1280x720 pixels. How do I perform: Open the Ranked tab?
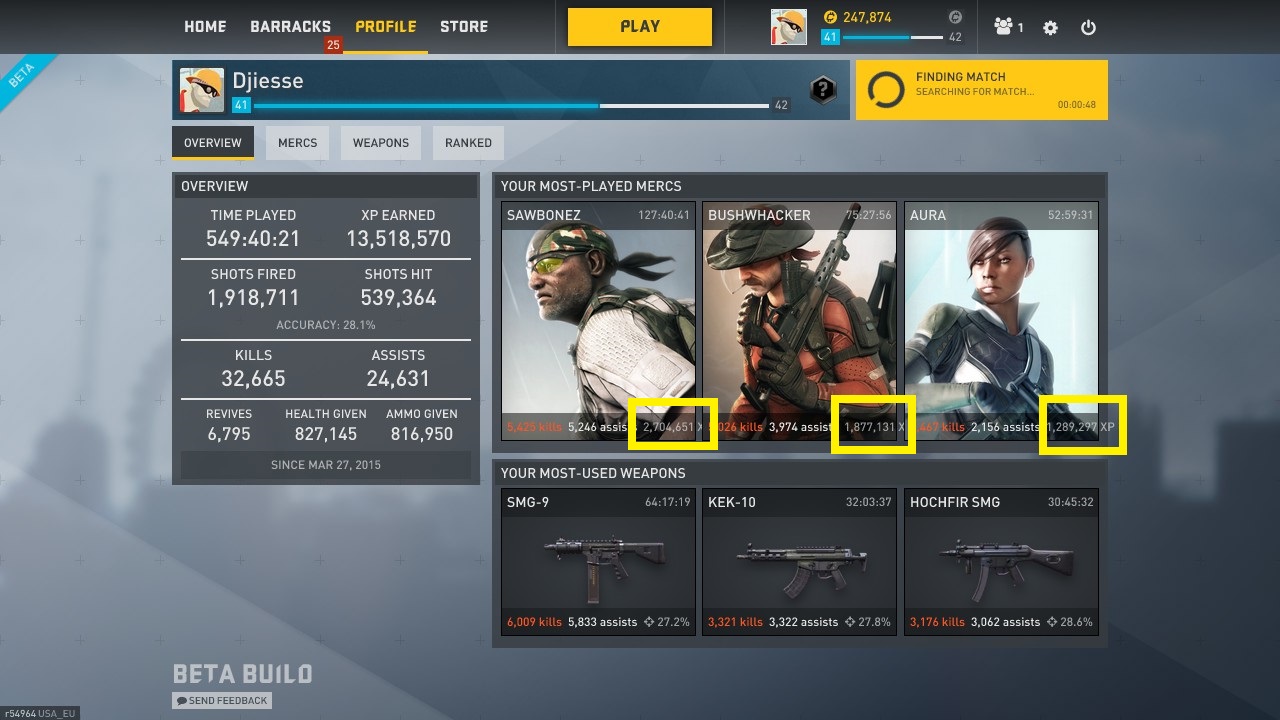click(468, 143)
